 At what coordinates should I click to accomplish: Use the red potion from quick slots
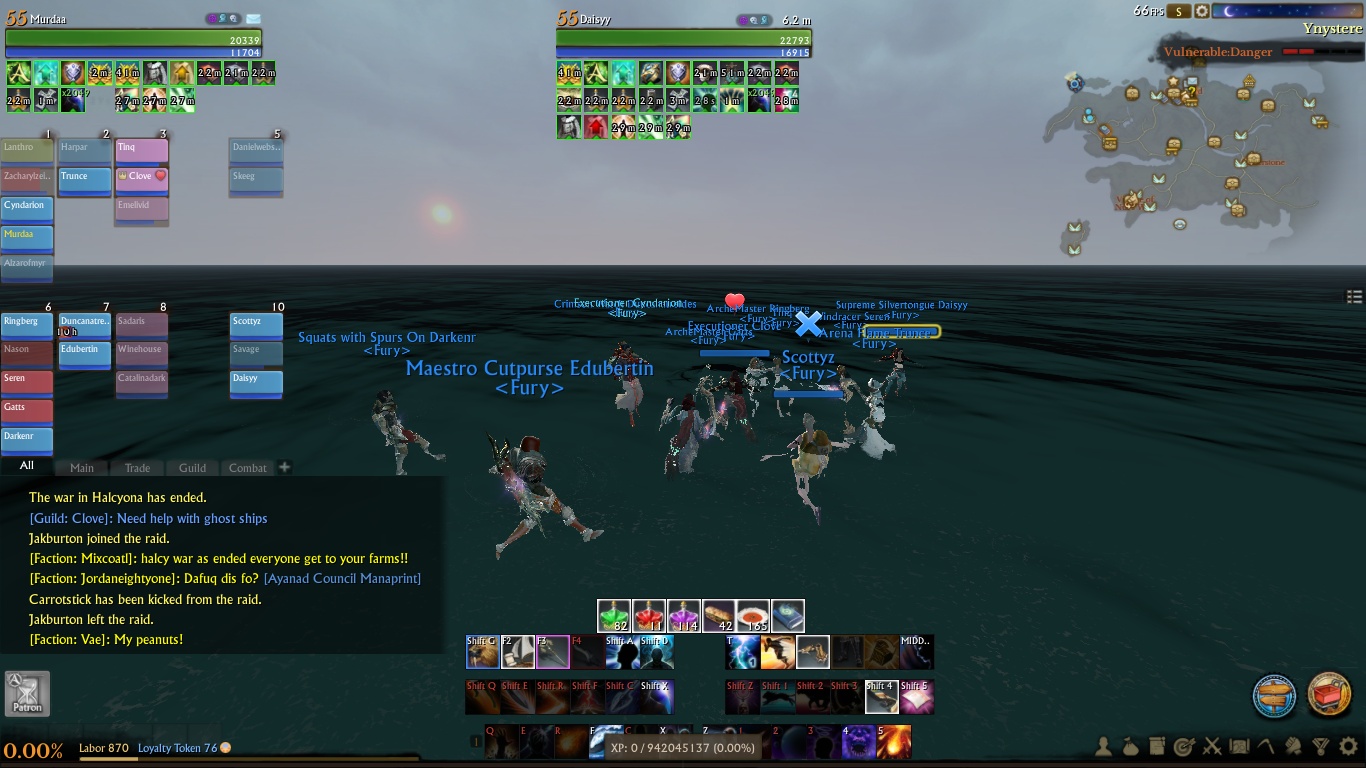(649, 616)
